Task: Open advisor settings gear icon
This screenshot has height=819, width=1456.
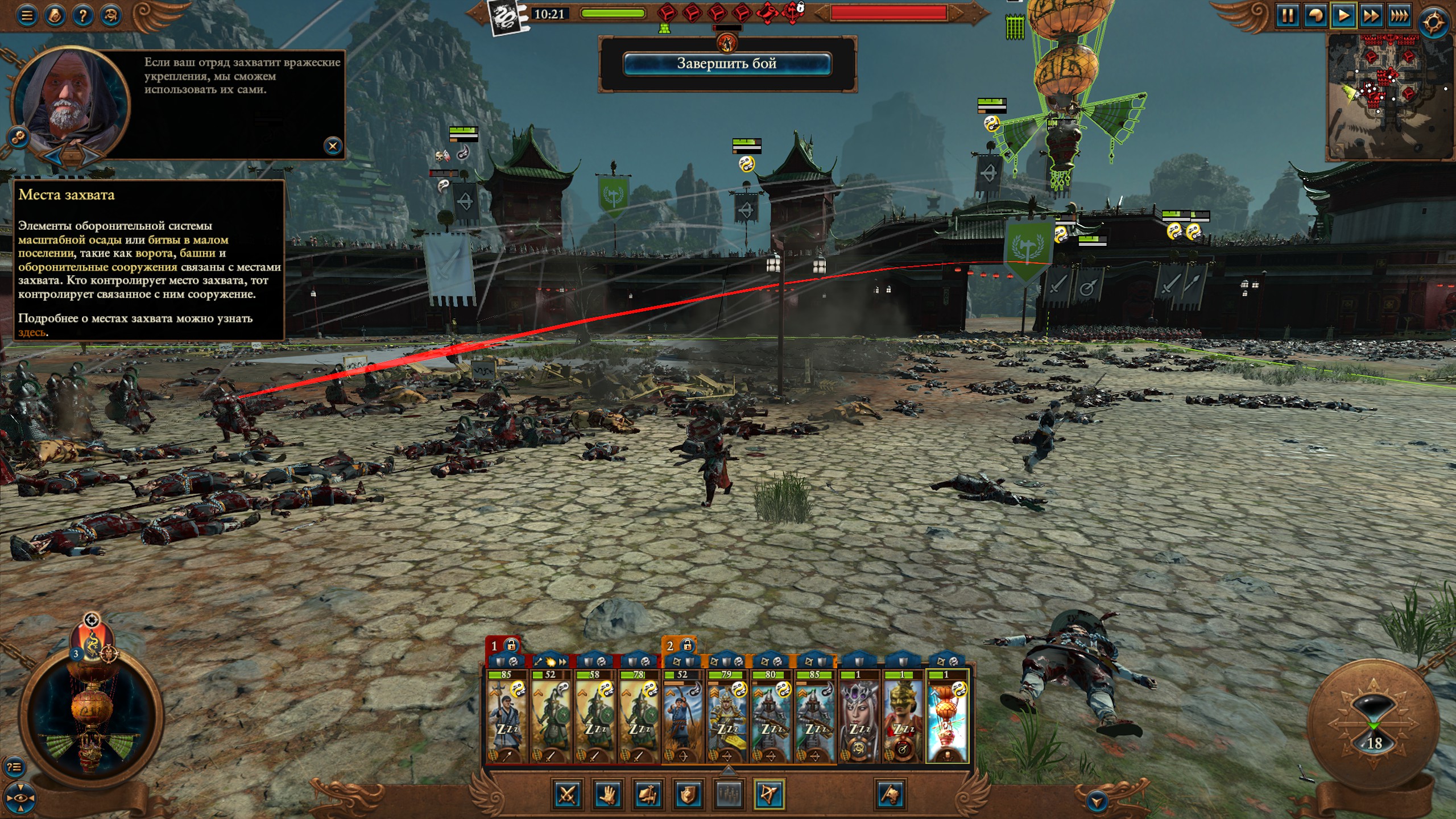Action: pyautogui.click(x=18, y=137)
